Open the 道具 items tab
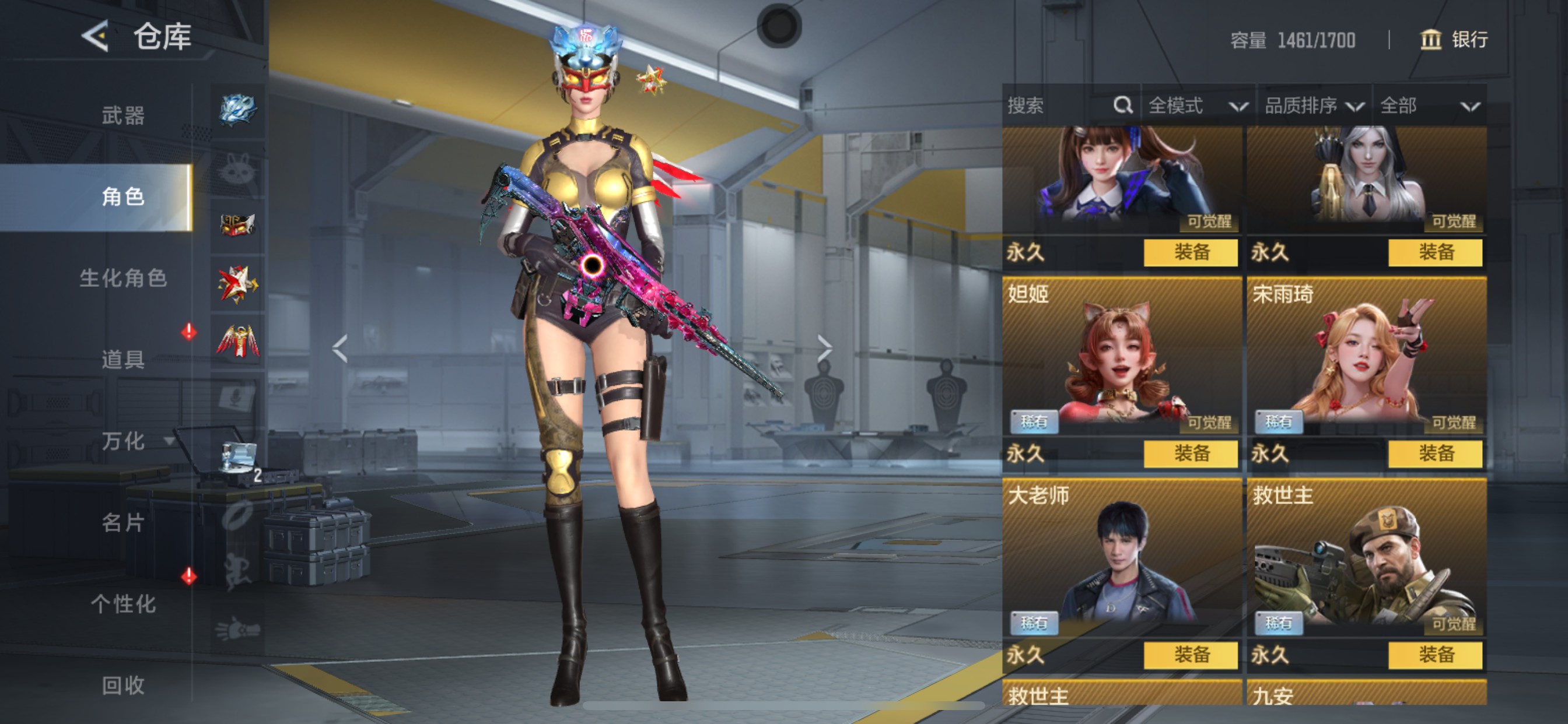This screenshot has height=724, width=1568. [123, 359]
